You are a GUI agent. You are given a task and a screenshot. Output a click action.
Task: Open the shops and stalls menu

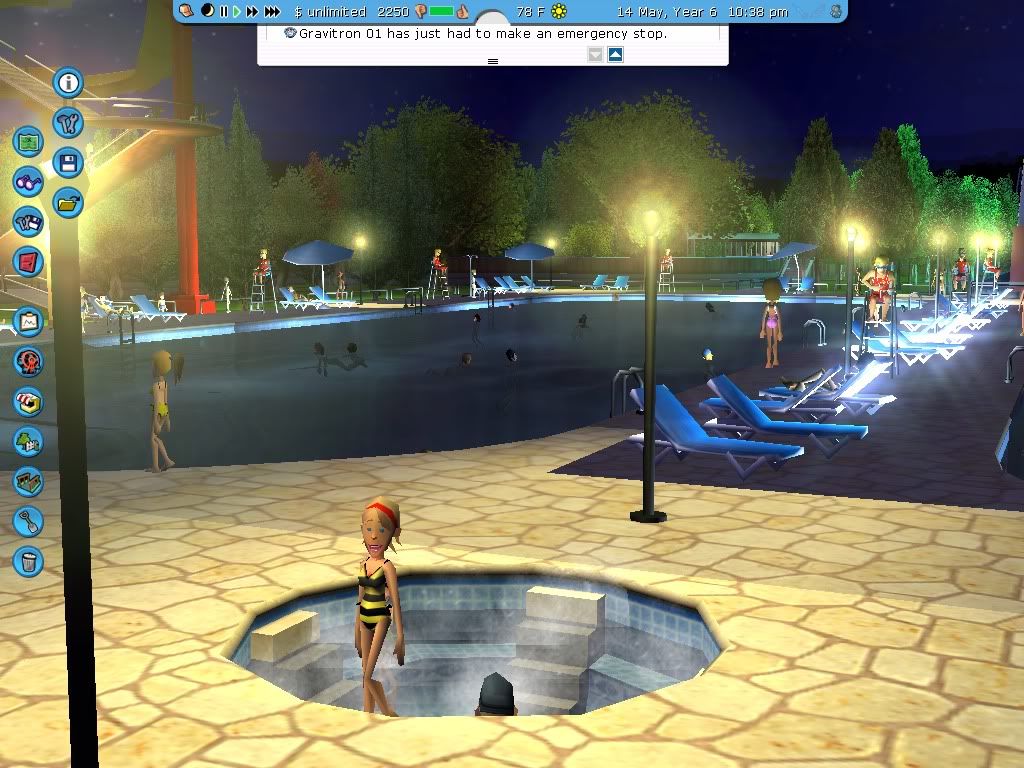(x=28, y=401)
